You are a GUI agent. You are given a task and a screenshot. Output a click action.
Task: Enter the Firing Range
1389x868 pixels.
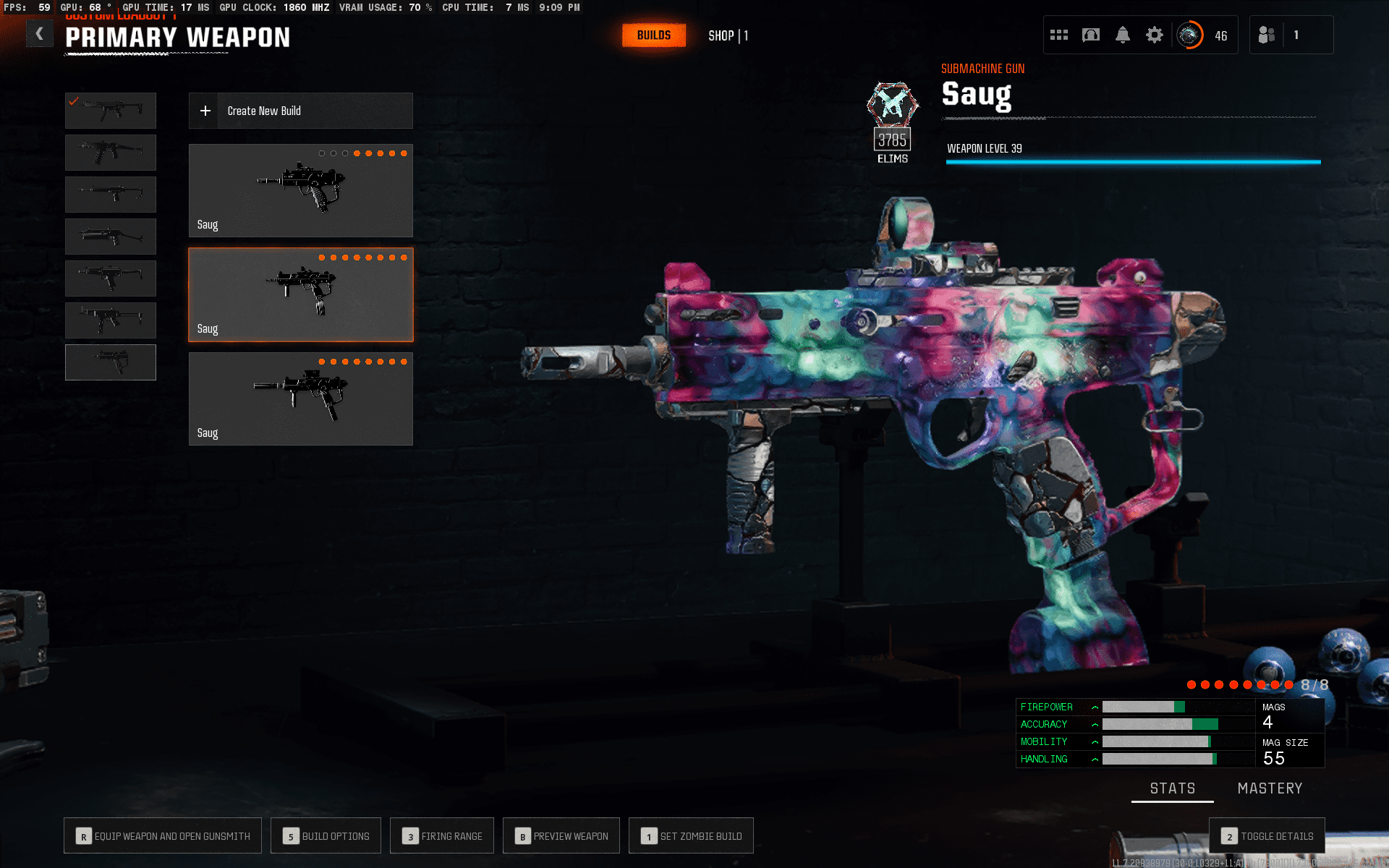[x=442, y=836]
